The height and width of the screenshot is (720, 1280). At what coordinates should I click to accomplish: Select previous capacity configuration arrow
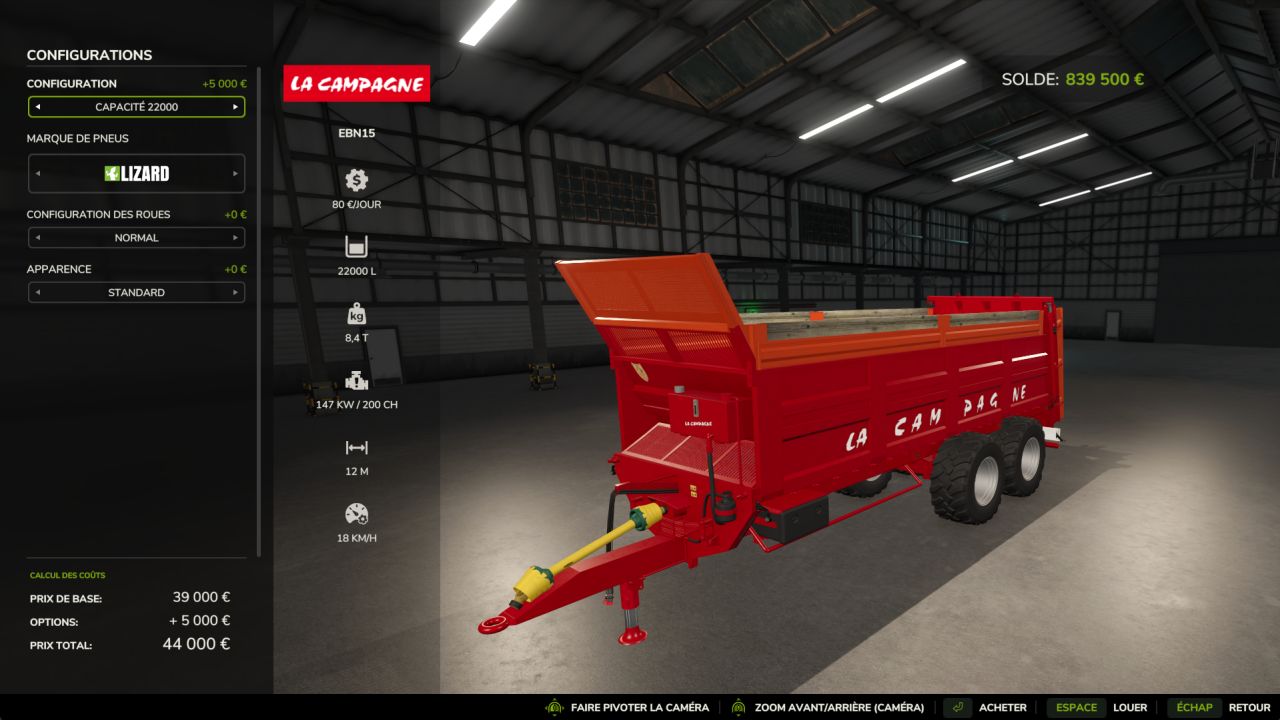click(x=37, y=107)
